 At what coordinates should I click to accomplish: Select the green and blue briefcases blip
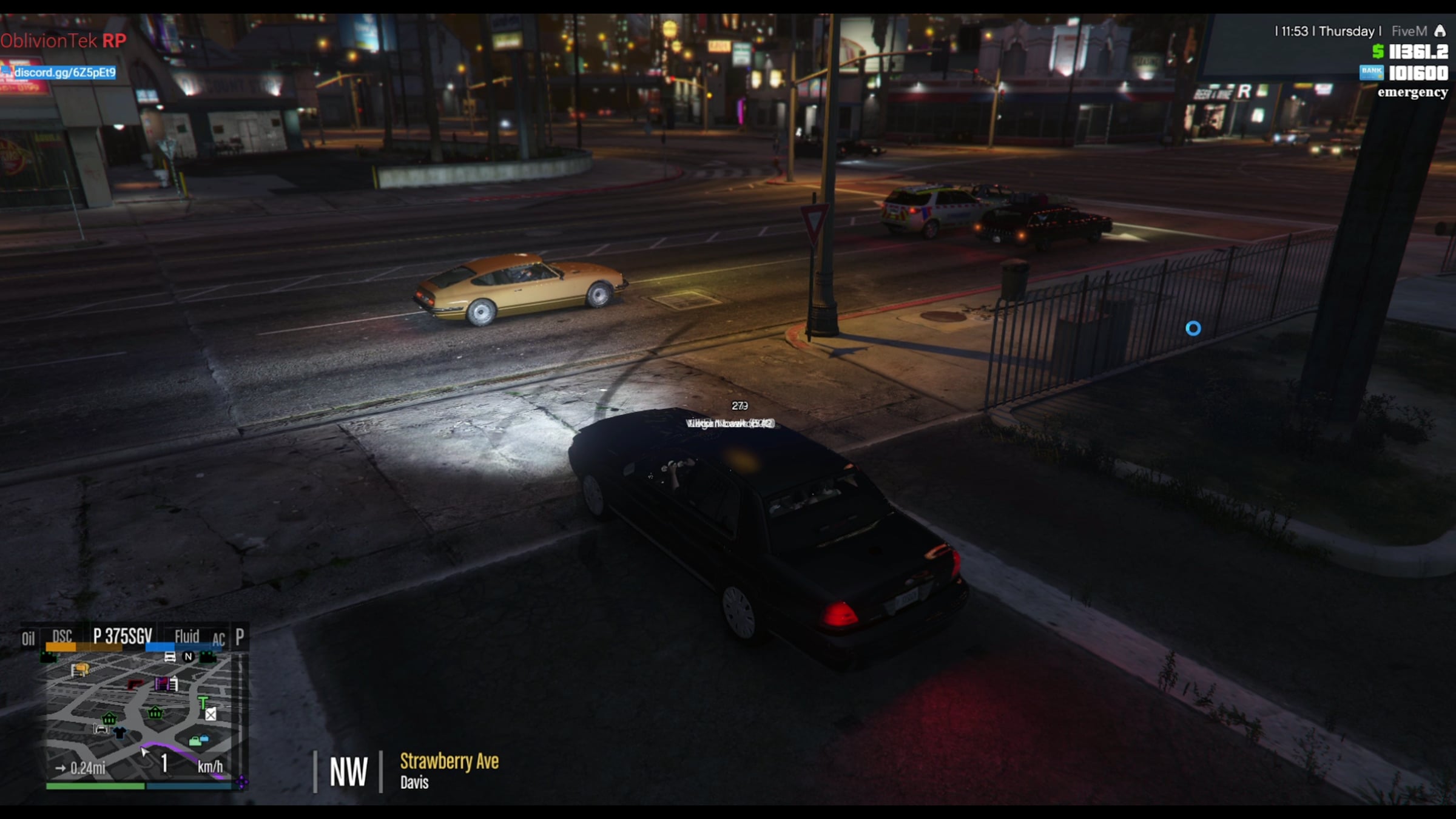198,740
